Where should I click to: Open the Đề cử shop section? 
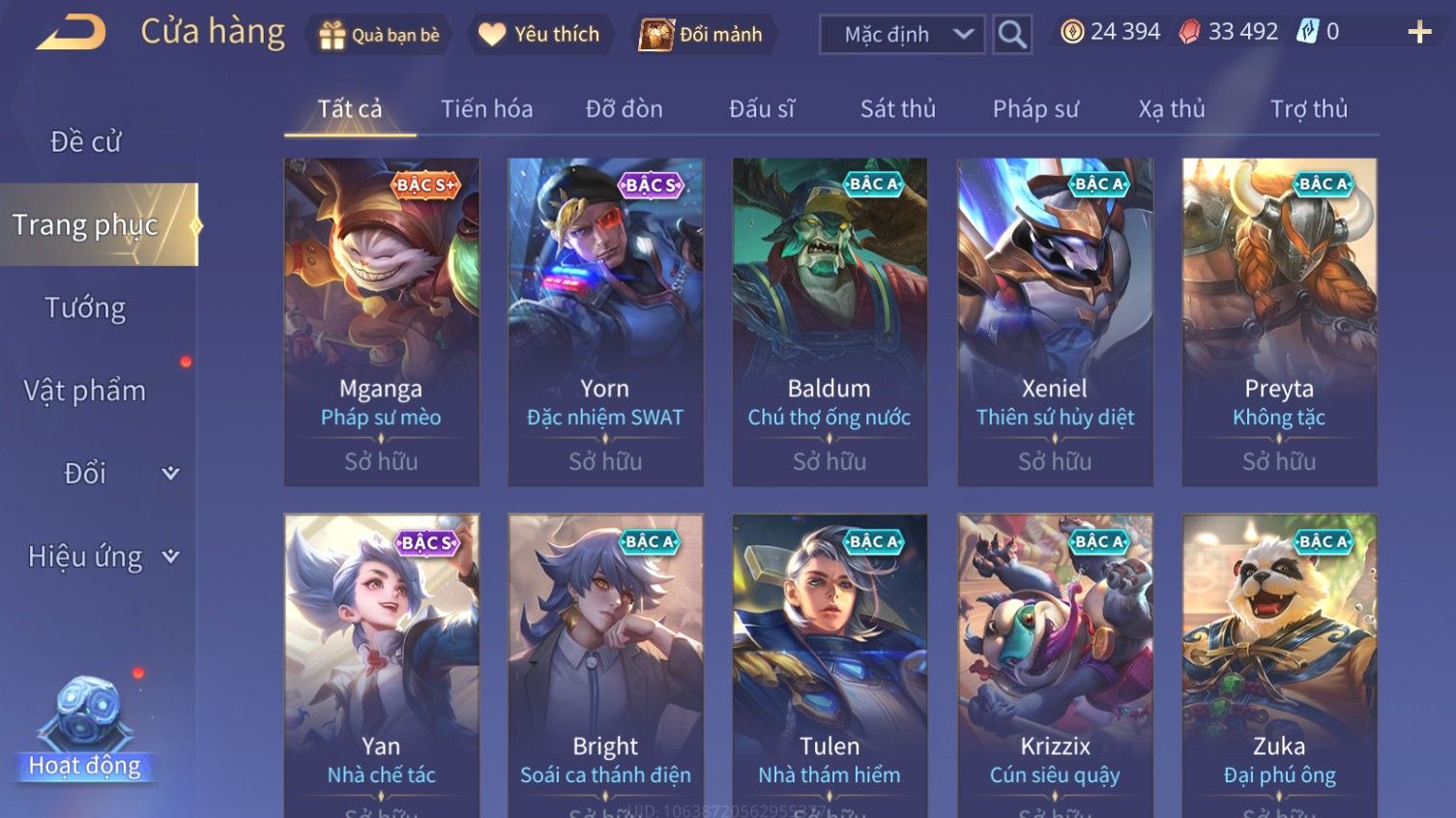click(x=85, y=142)
